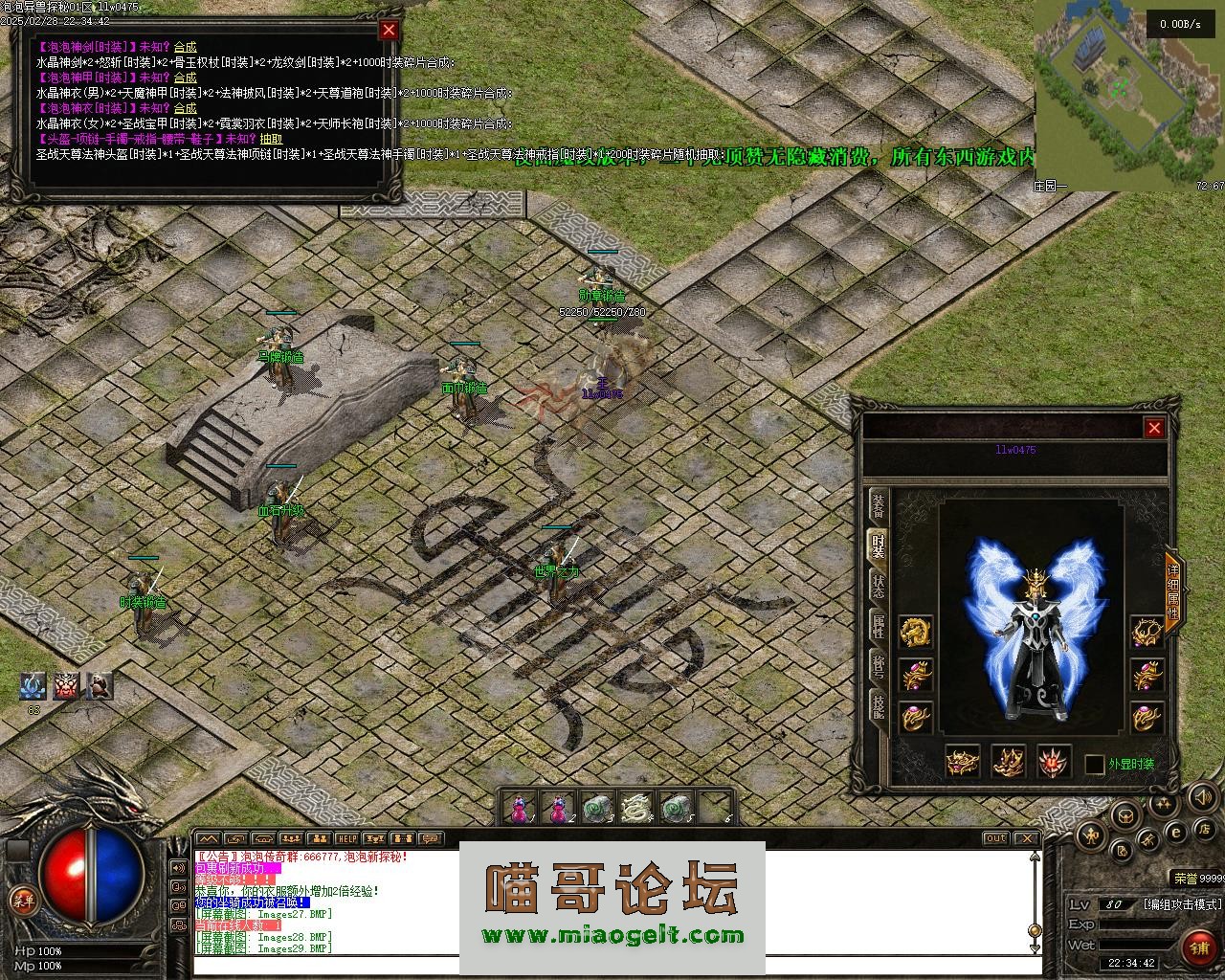The image size is (1225, 980).
Task: Open the 状态 status tab
Action: click(x=879, y=586)
